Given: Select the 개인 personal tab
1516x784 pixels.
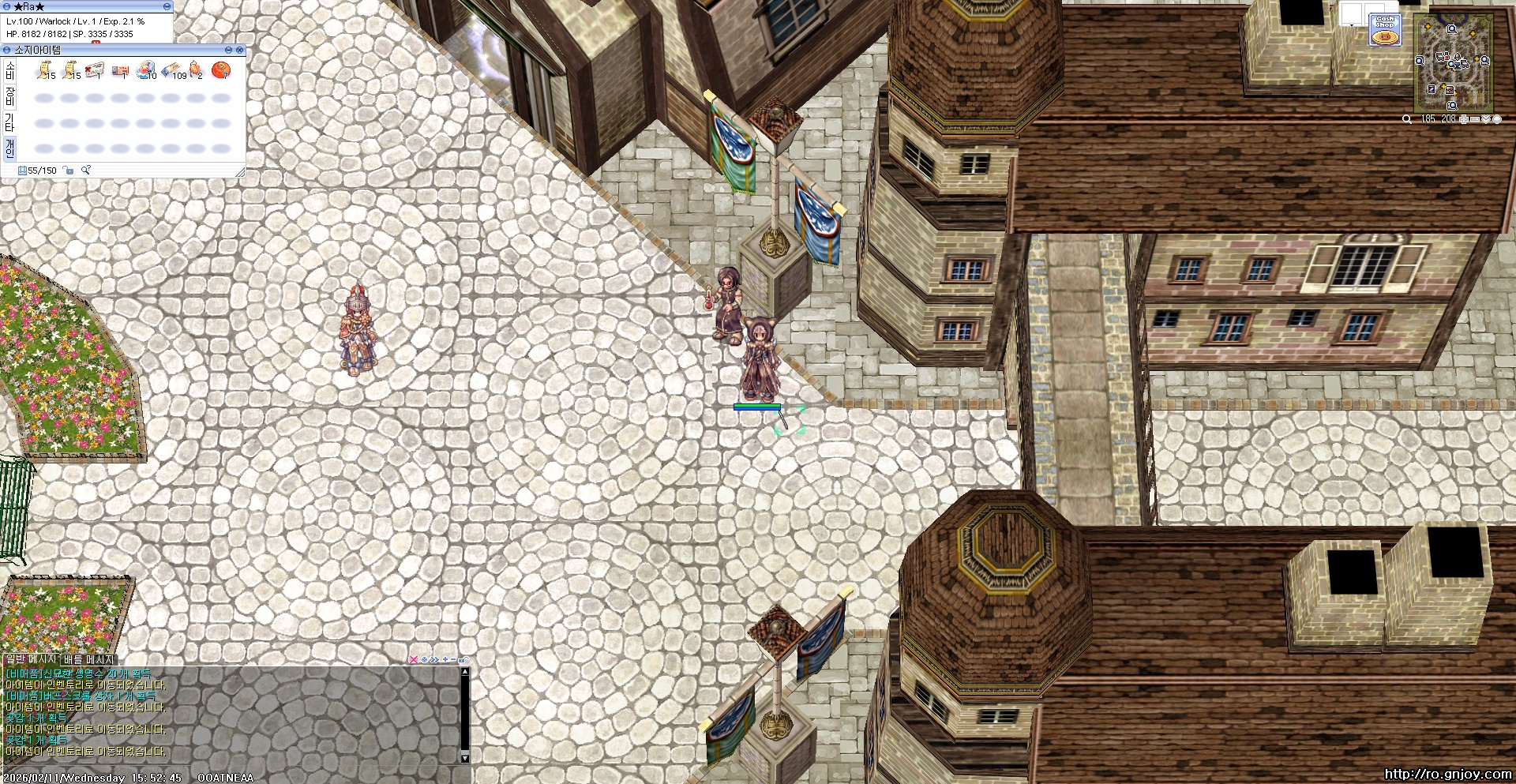Looking at the screenshot, I should pos(9,148).
